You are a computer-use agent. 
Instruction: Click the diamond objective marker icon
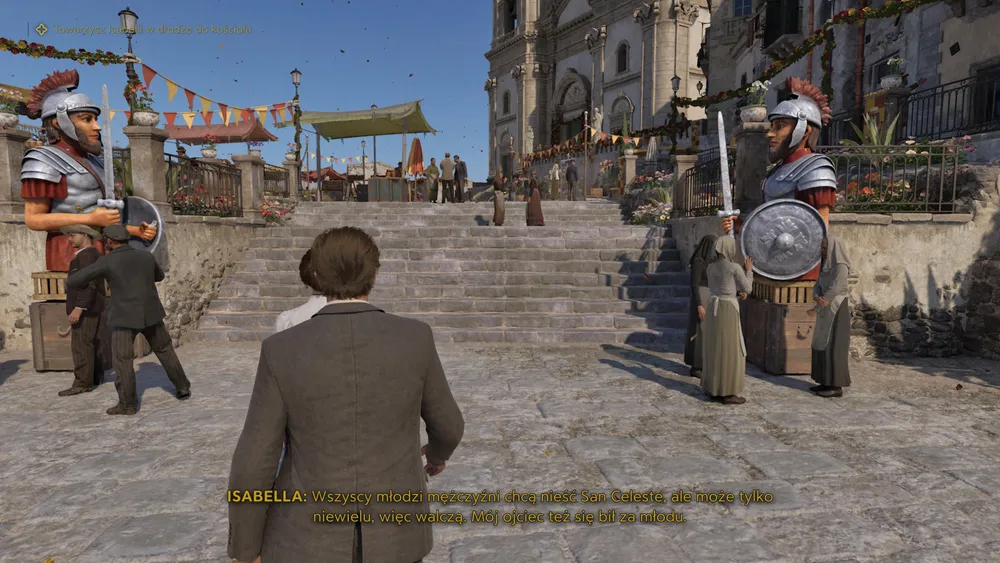pyautogui.click(x=41, y=29)
